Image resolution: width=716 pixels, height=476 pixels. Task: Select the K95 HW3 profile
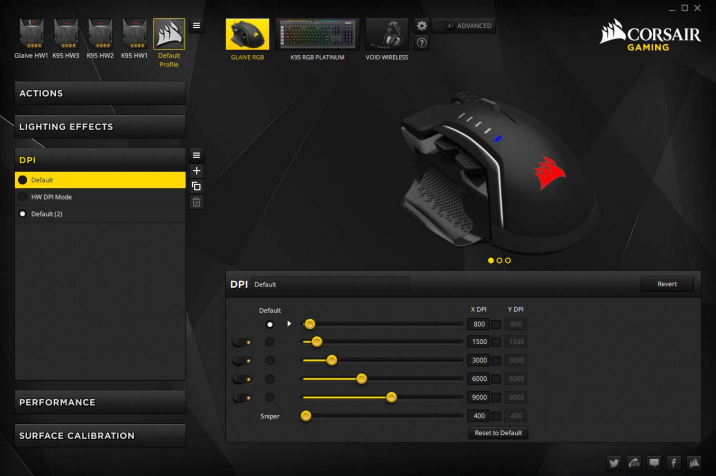[x=66, y=38]
